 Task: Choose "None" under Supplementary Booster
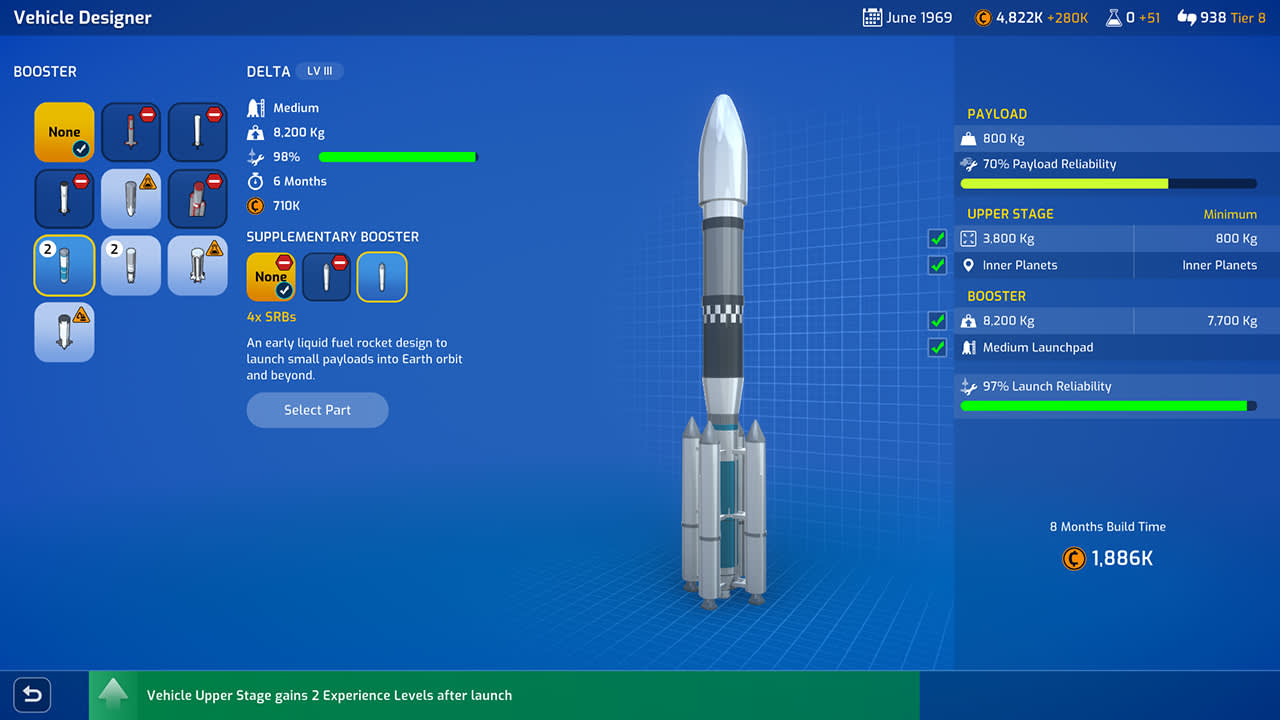point(270,277)
